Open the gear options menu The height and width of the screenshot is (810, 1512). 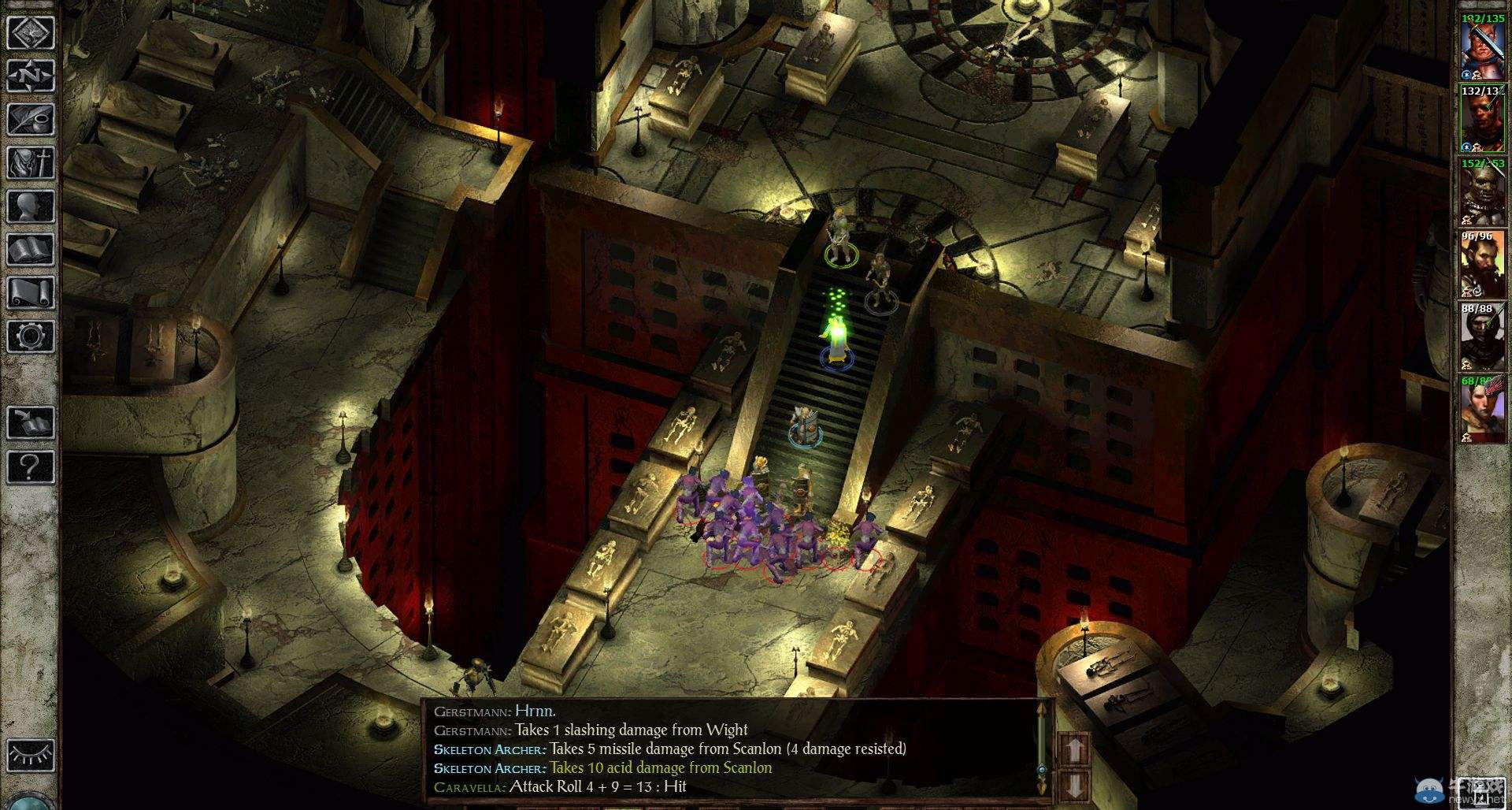point(31,336)
